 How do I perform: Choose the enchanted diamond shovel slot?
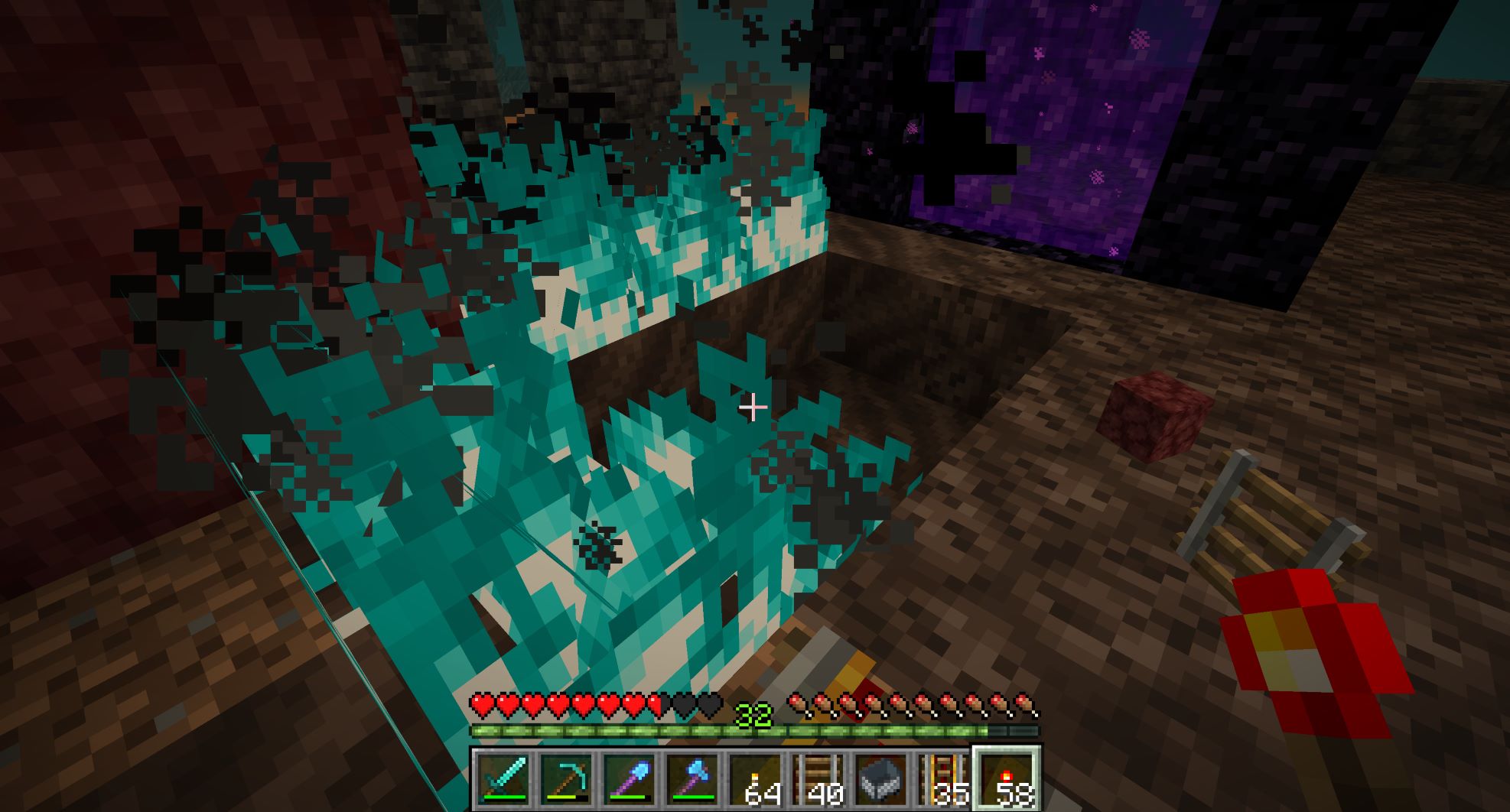click(630, 779)
